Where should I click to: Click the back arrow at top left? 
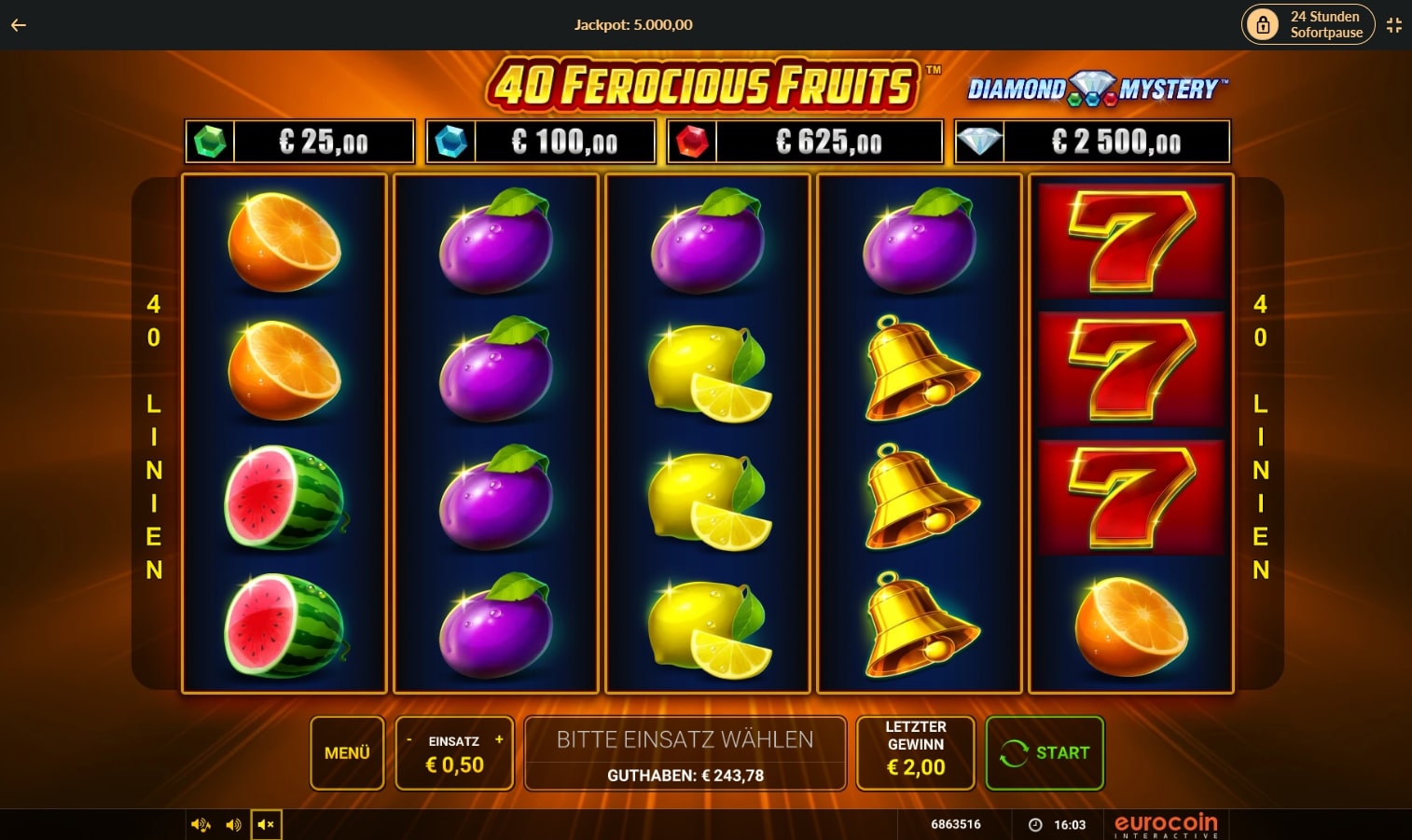(x=18, y=25)
